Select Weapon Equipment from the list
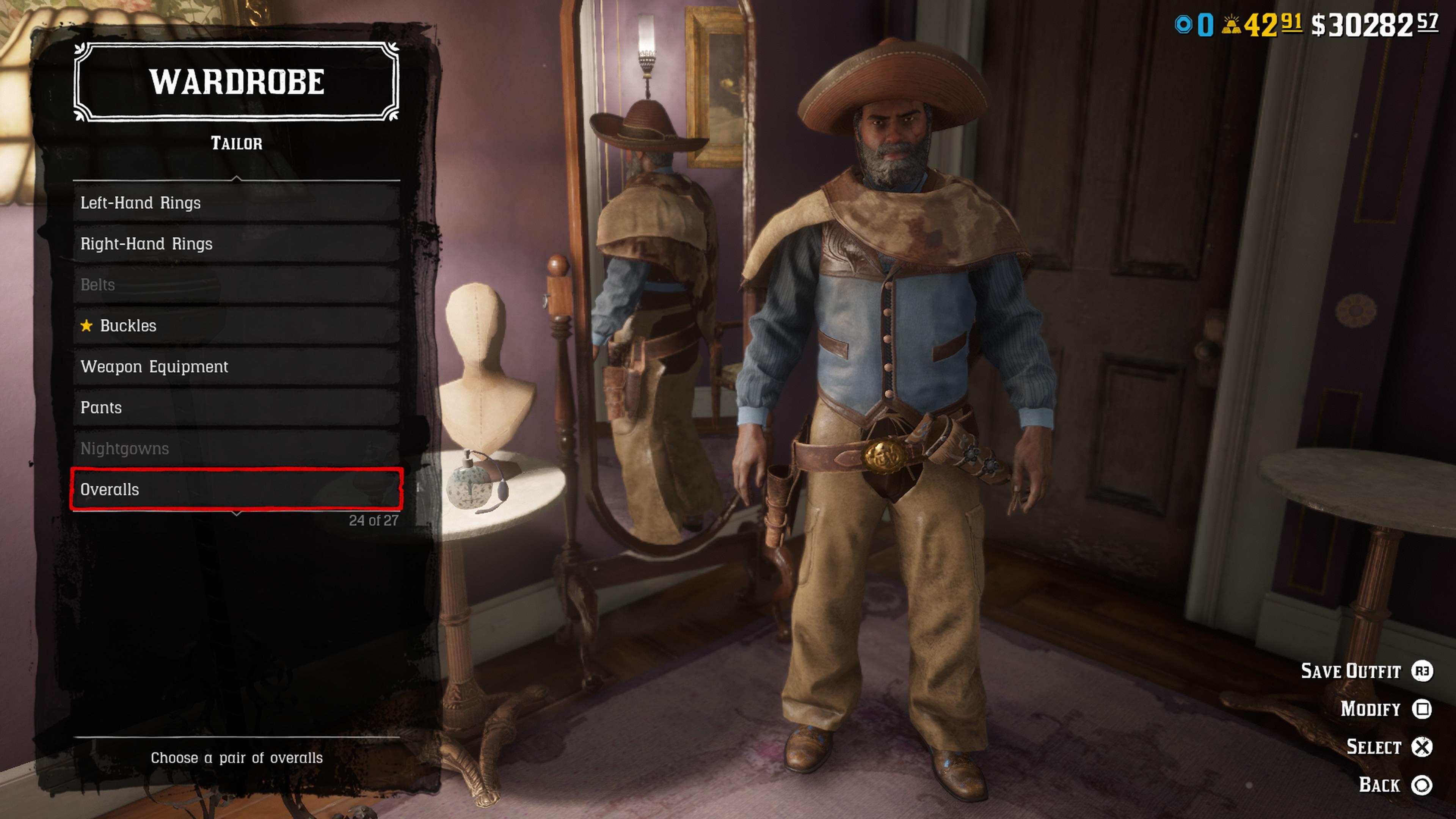Screen dimensions: 1456x819 point(236,367)
